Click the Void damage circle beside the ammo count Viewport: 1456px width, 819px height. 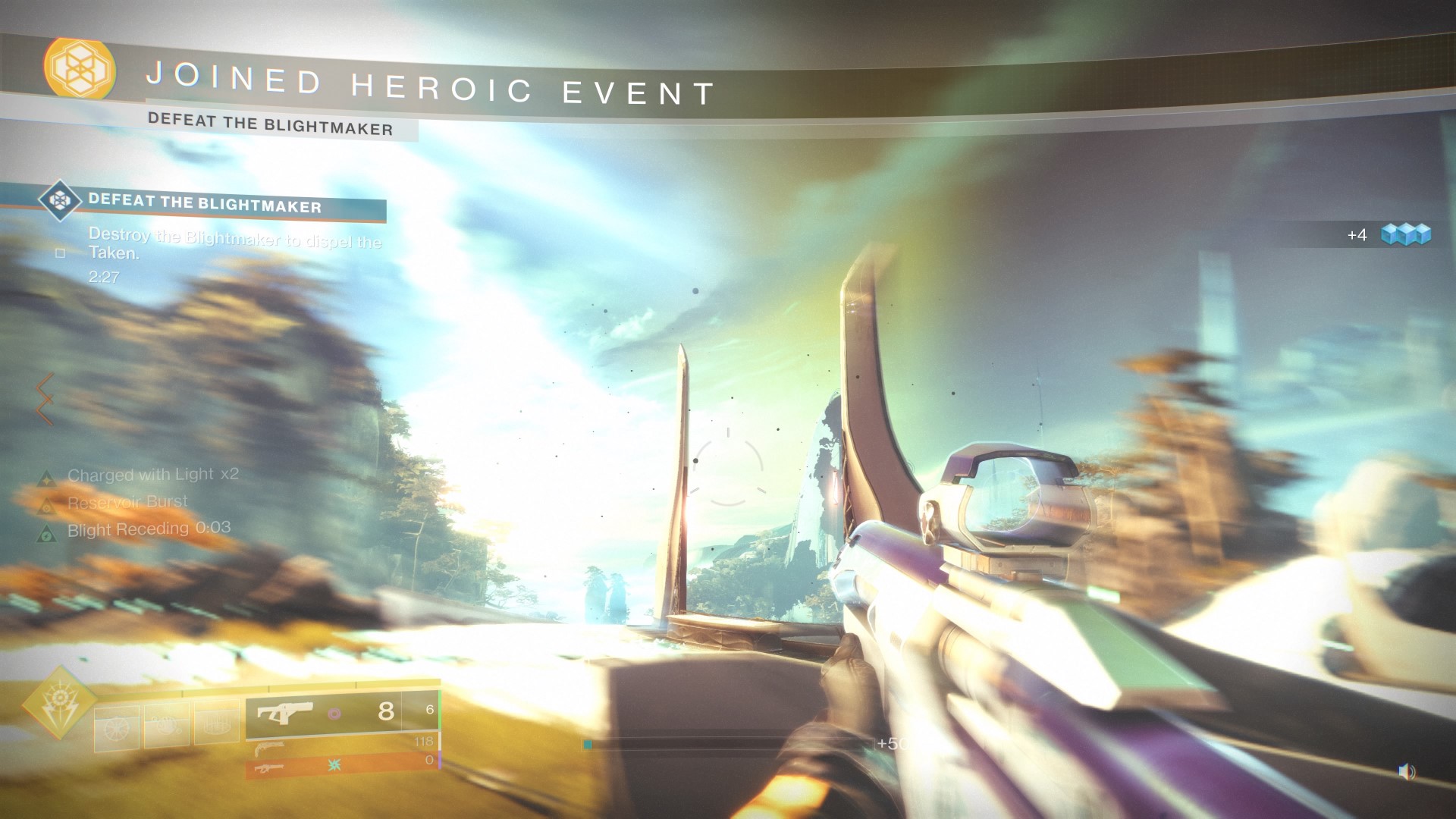tap(335, 714)
